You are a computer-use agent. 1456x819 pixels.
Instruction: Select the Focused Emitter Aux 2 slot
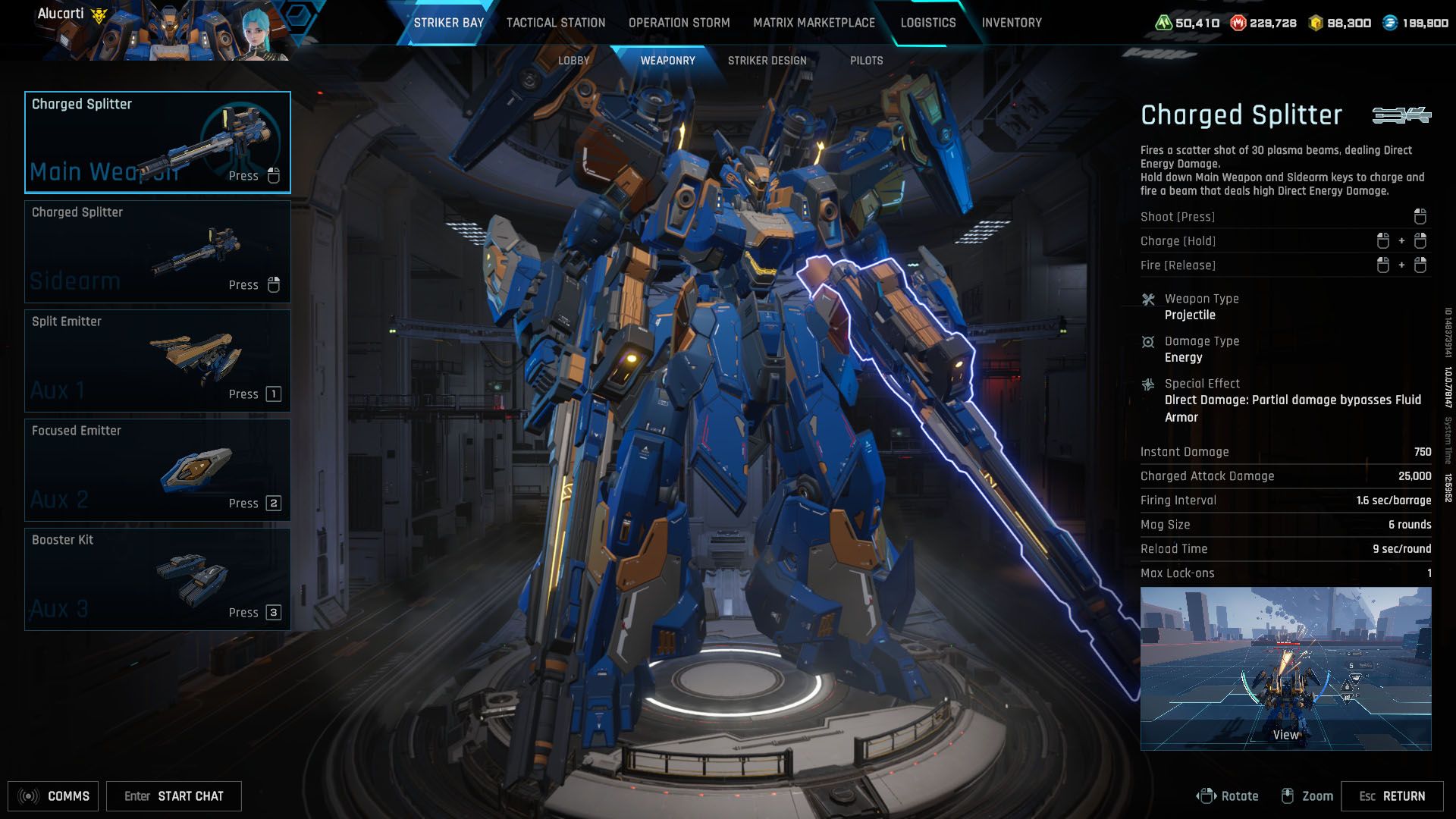[157, 469]
